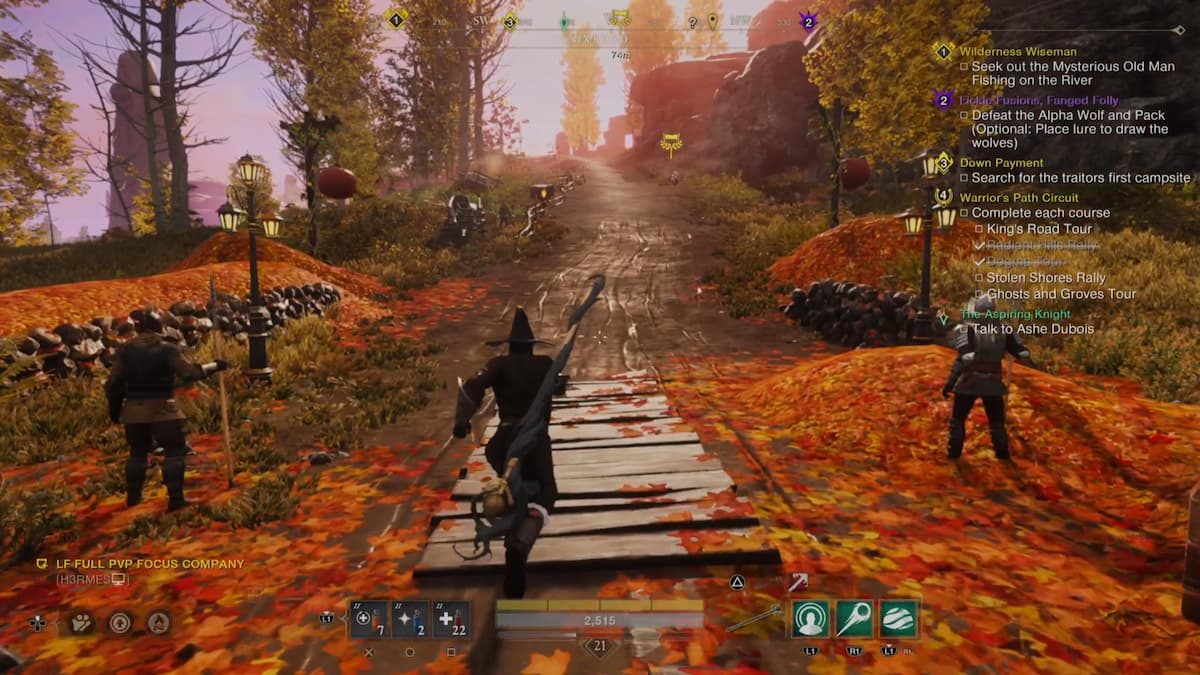The width and height of the screenshot is (1200, 675).
Task: Click the level 21 badge below health bar
Action: pos(599,647)
